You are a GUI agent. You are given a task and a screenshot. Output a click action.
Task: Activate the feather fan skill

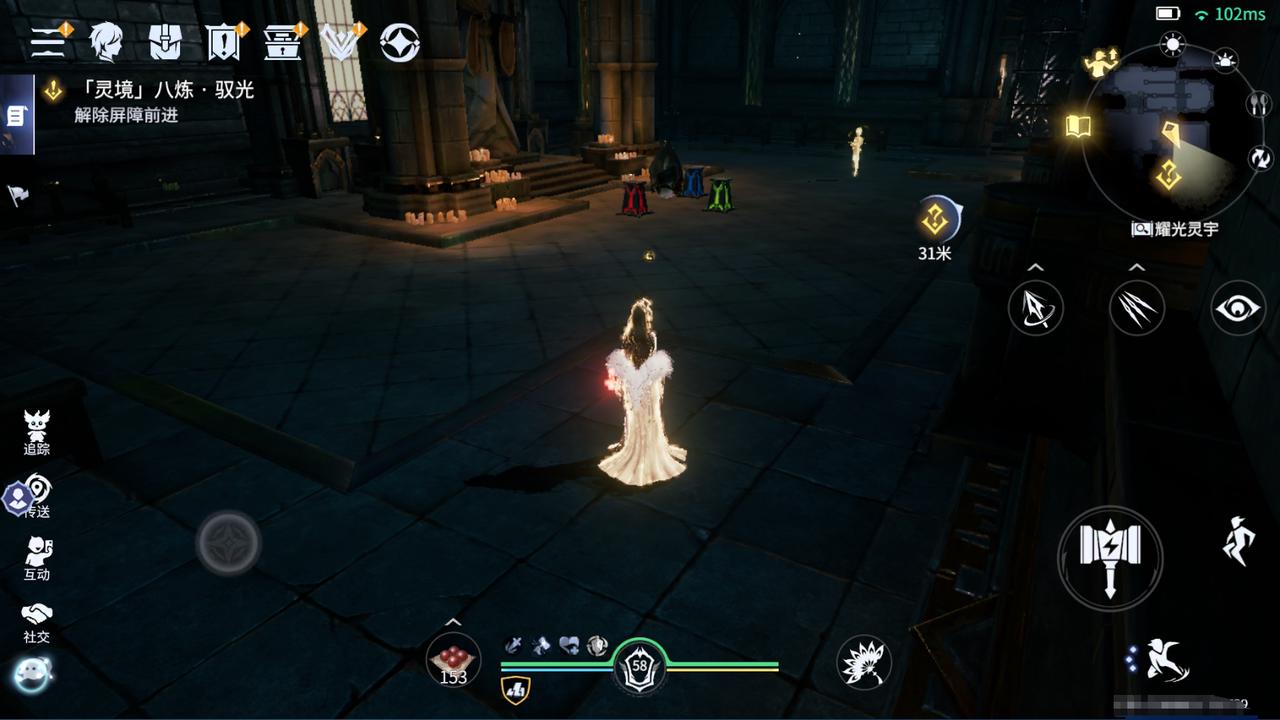[x=864, y=662]
